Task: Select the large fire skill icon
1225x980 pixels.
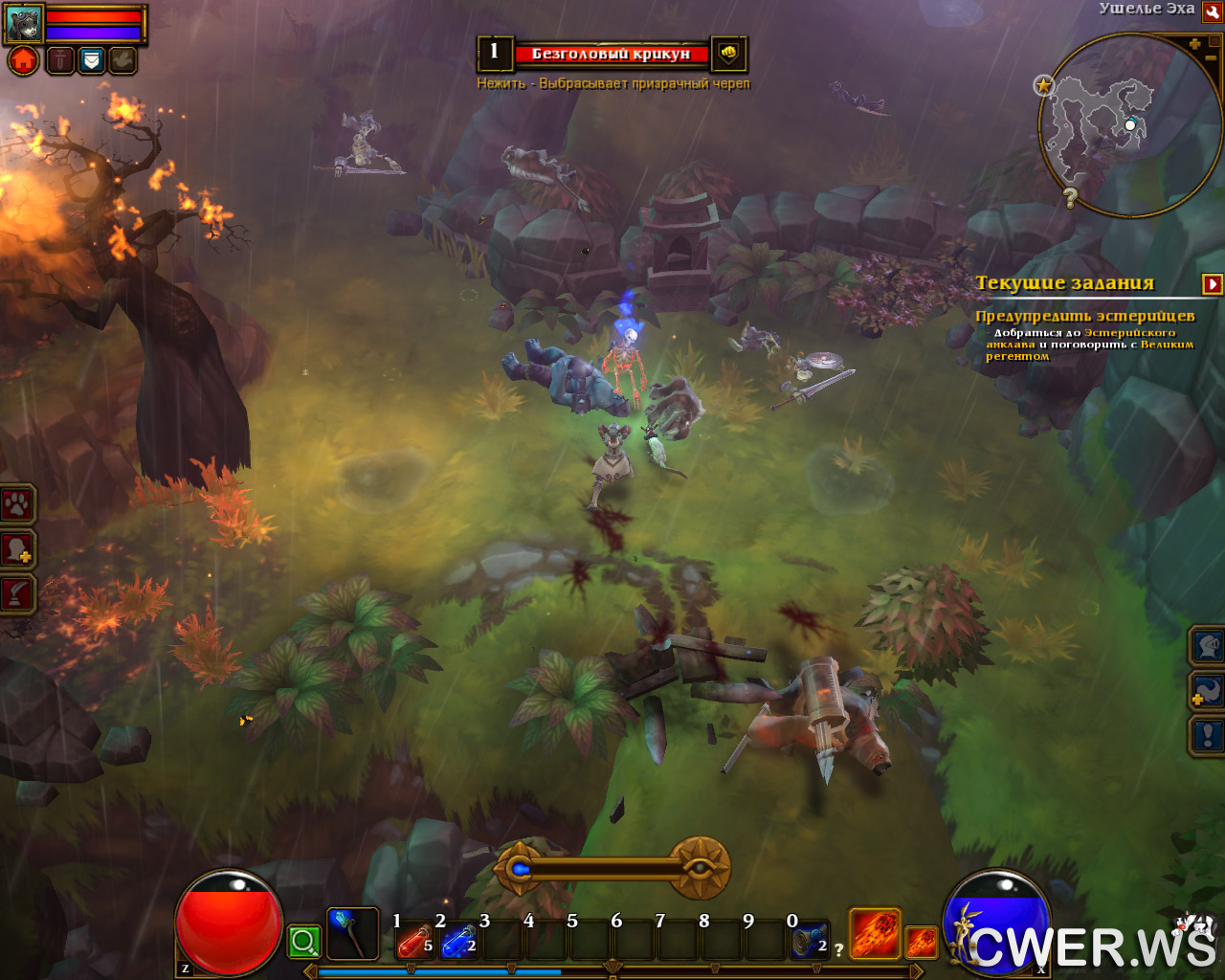Action: [875, 934]
